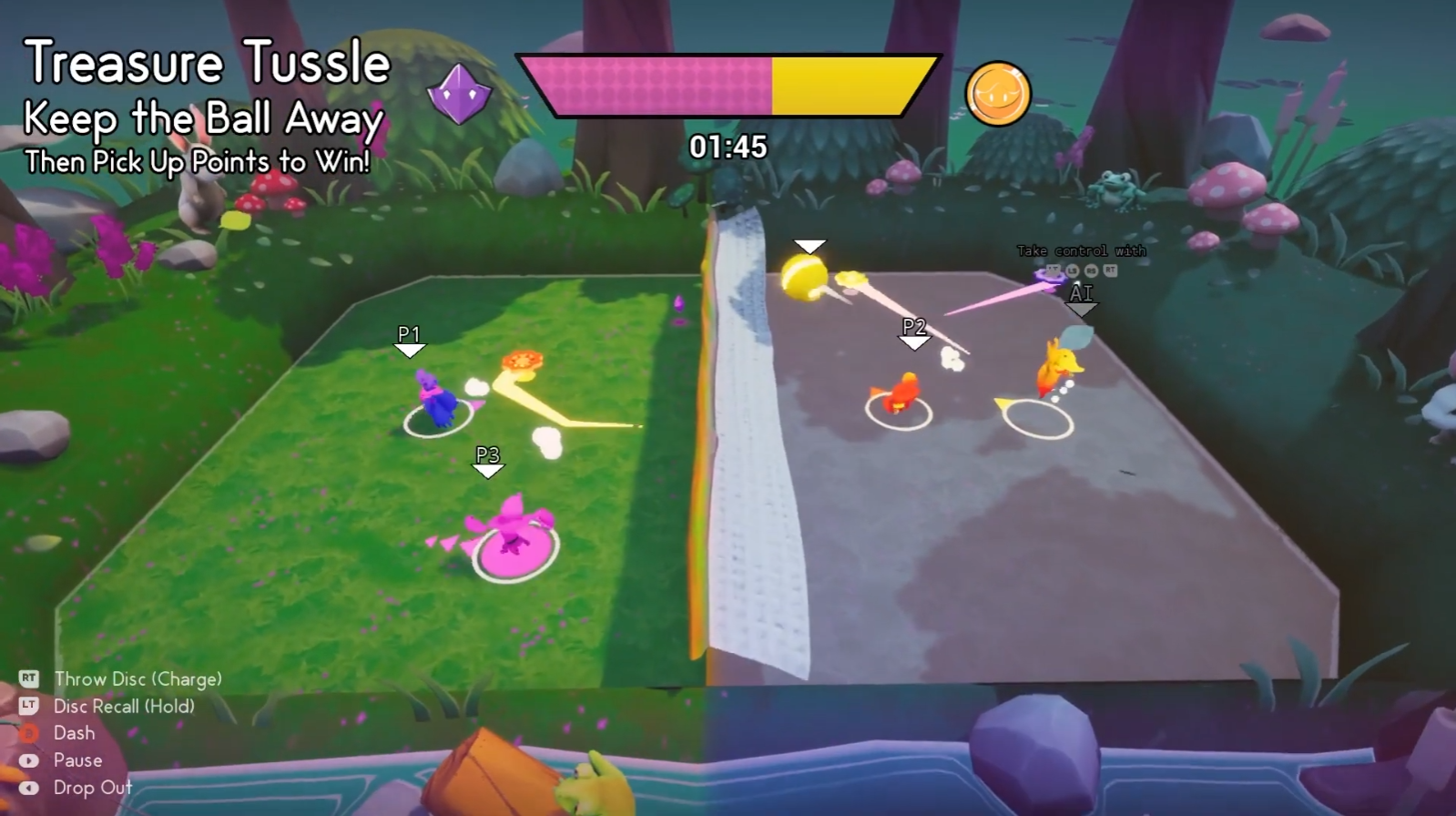This screenshot has height=816, width=1456.
Task: Select the Keep the Ball Away subtitle
Action: pos(202,119)
